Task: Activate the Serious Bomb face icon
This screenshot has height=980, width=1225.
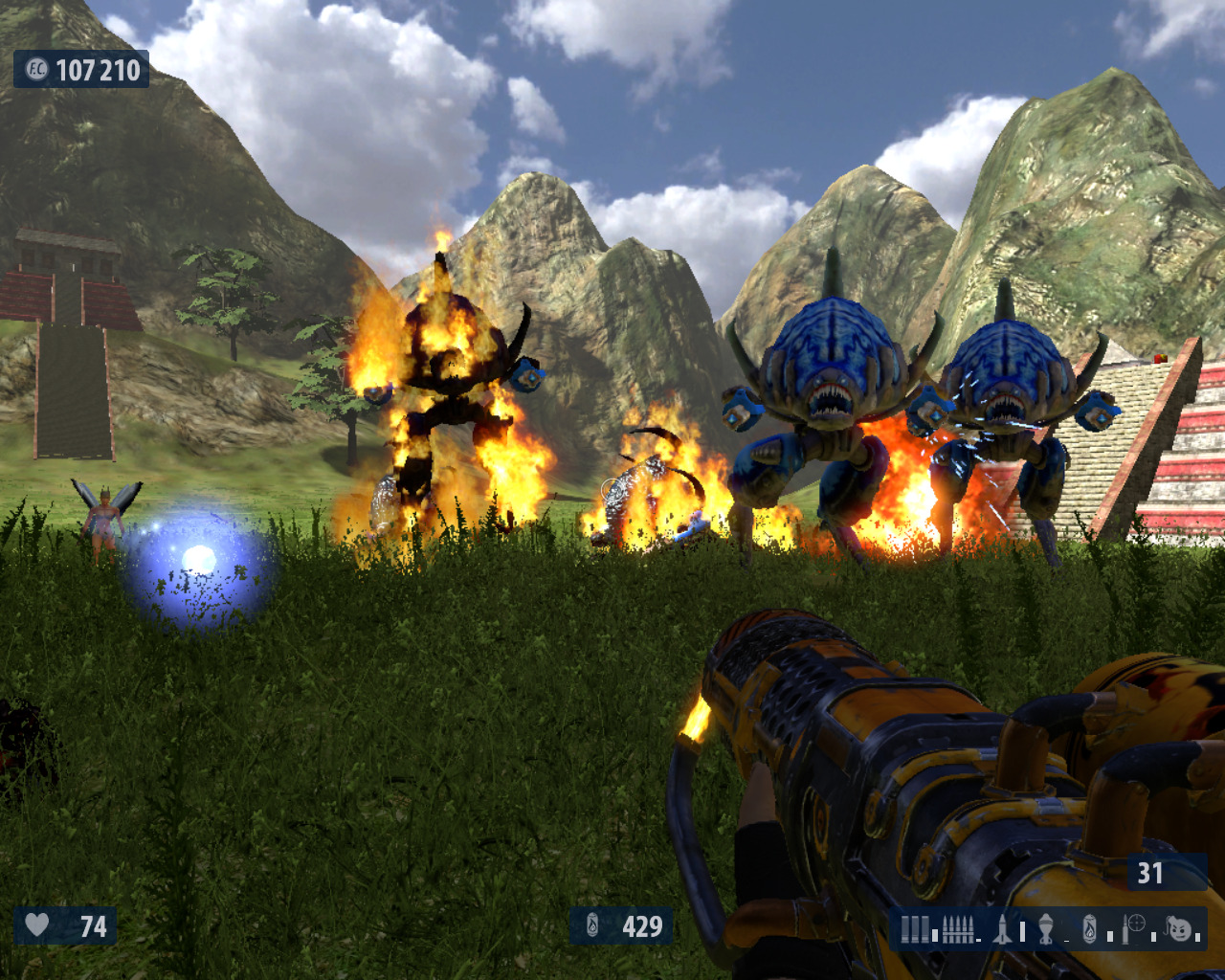Action: pos(1179,927)
